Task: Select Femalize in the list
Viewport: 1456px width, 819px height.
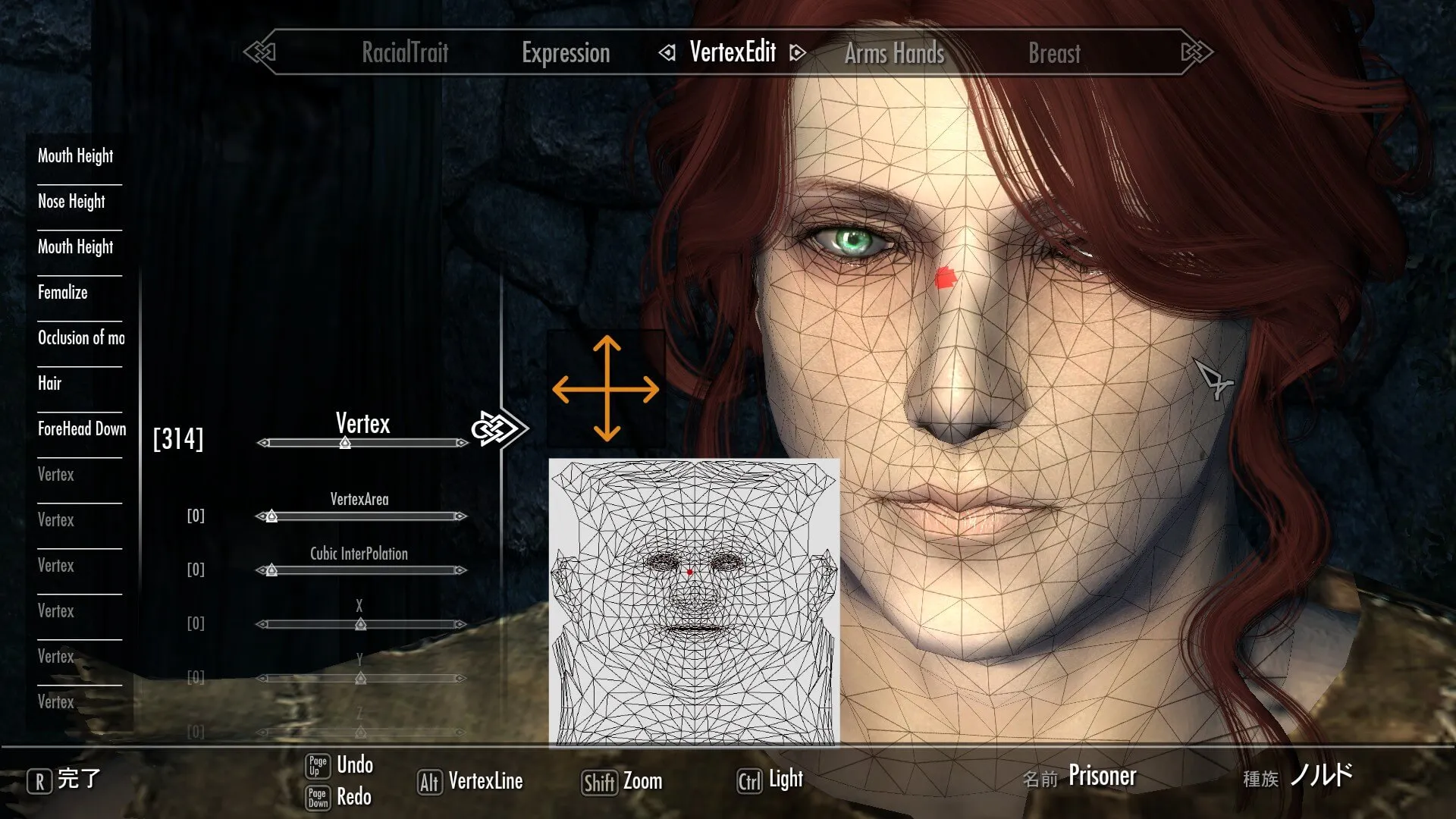Action: pos(63,292)
